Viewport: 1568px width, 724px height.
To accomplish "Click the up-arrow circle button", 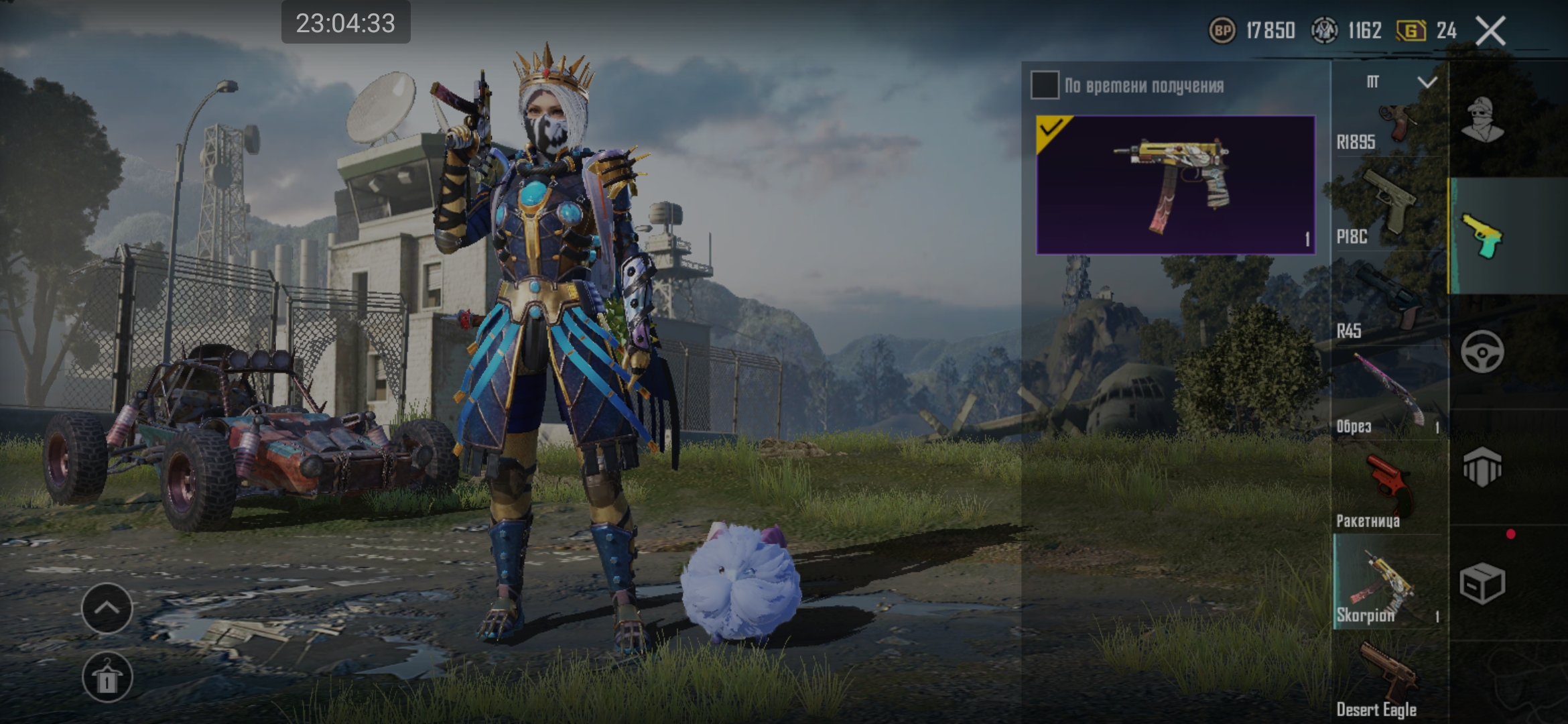I will 107,608.
